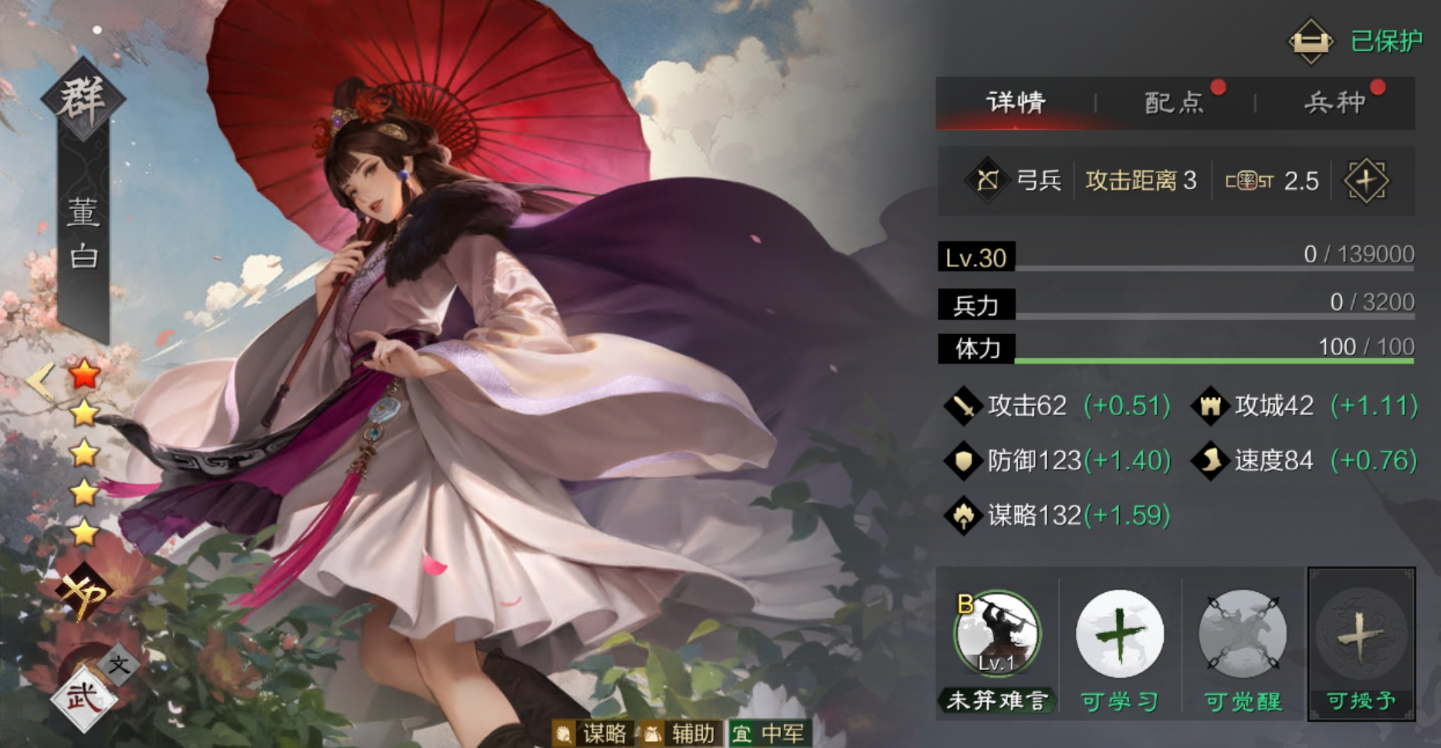This screenshot has height=748, width=1441.
Task: Open the crosshair range icon beside 2.5
Action: (1365, 181)
